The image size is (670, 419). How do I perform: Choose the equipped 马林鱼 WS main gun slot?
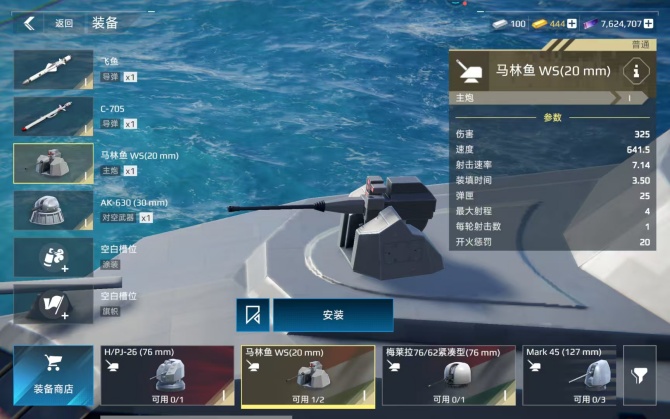54,163
